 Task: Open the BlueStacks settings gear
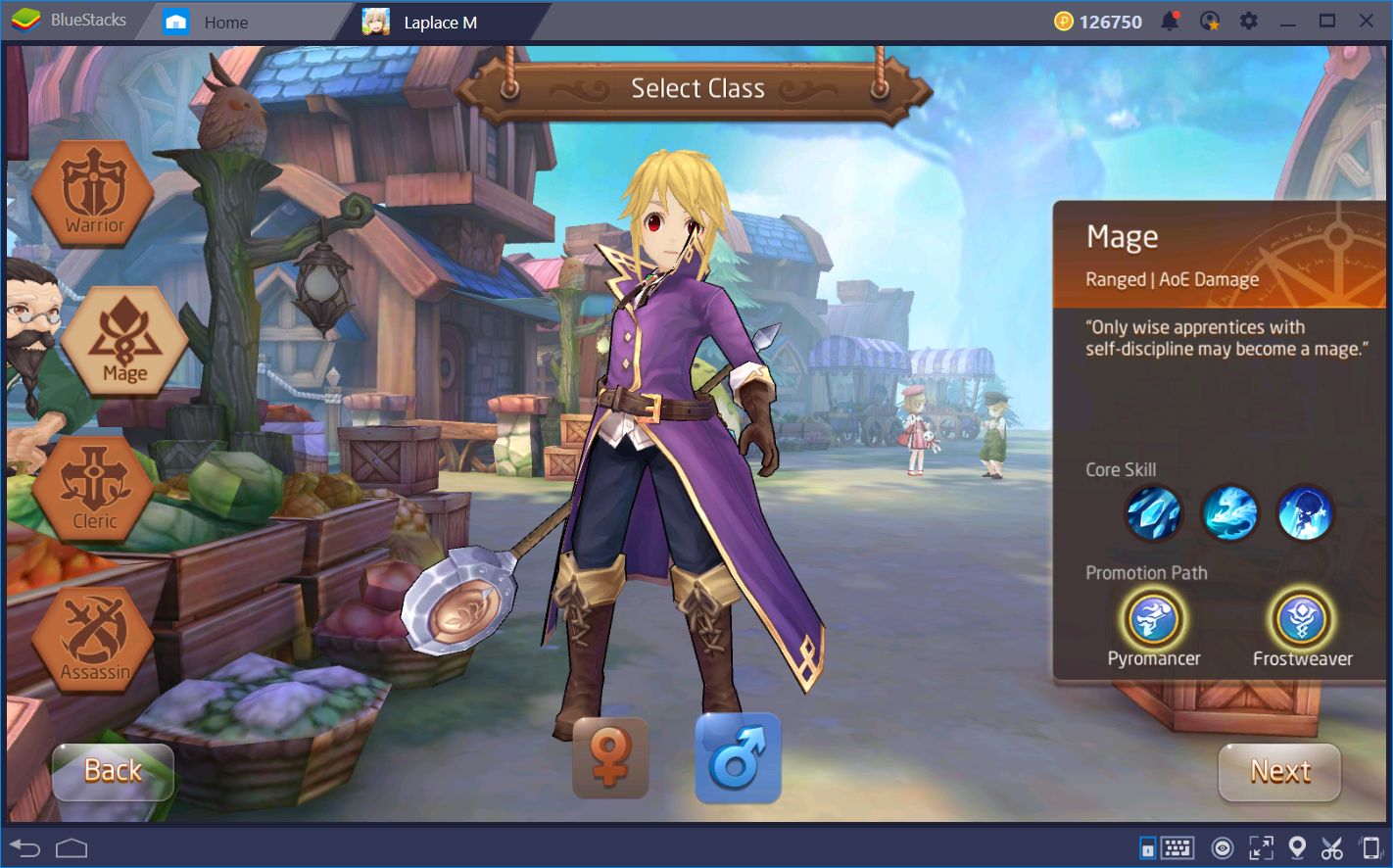1248,20
